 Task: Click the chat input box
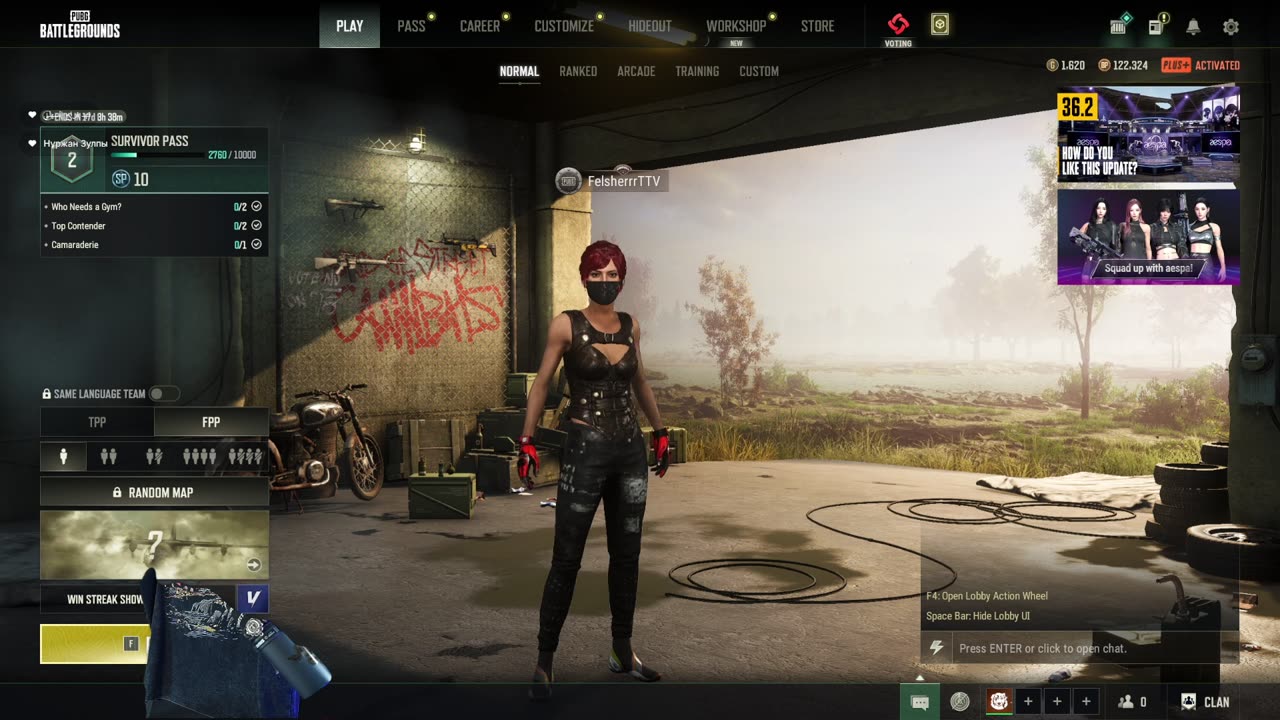click(1085, 648)
